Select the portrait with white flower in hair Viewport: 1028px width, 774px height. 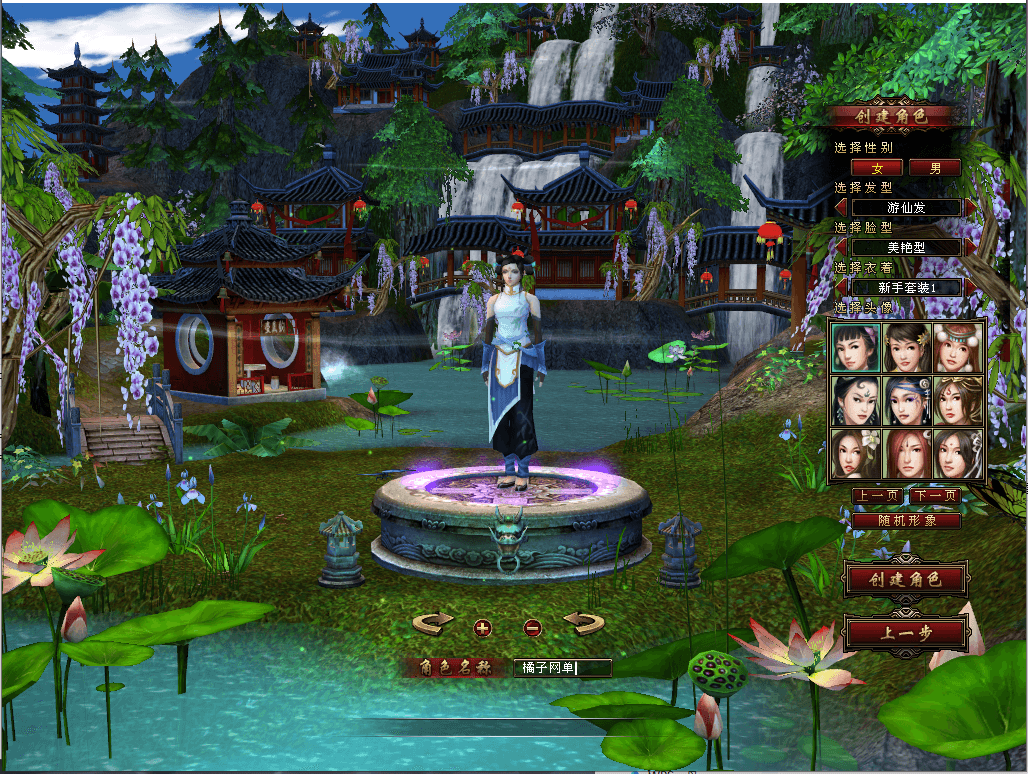(855, 454)
